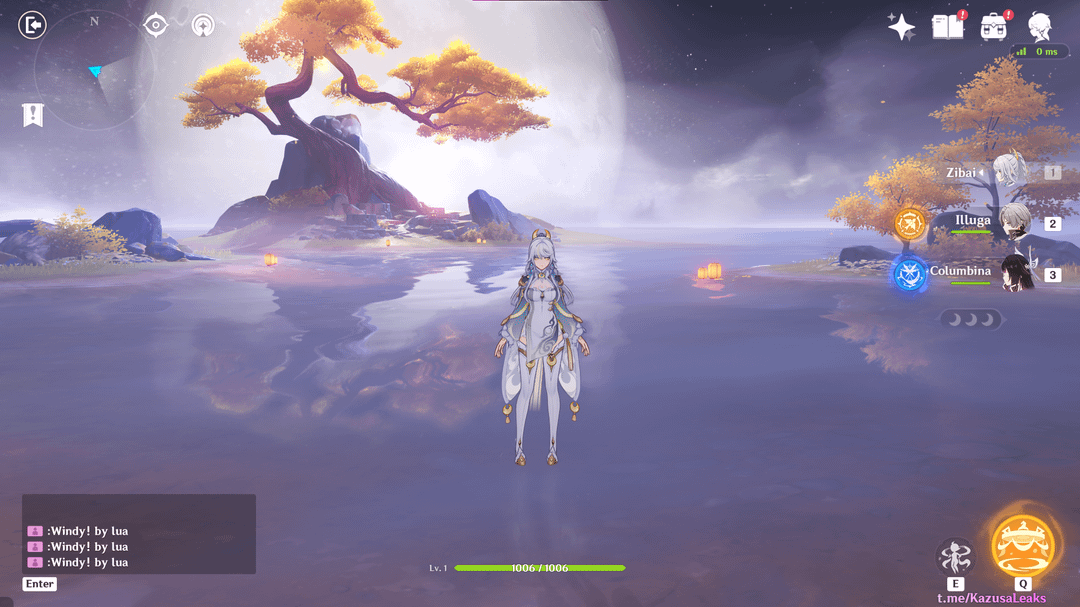Open the handbook book icon

tap(947, 27)
